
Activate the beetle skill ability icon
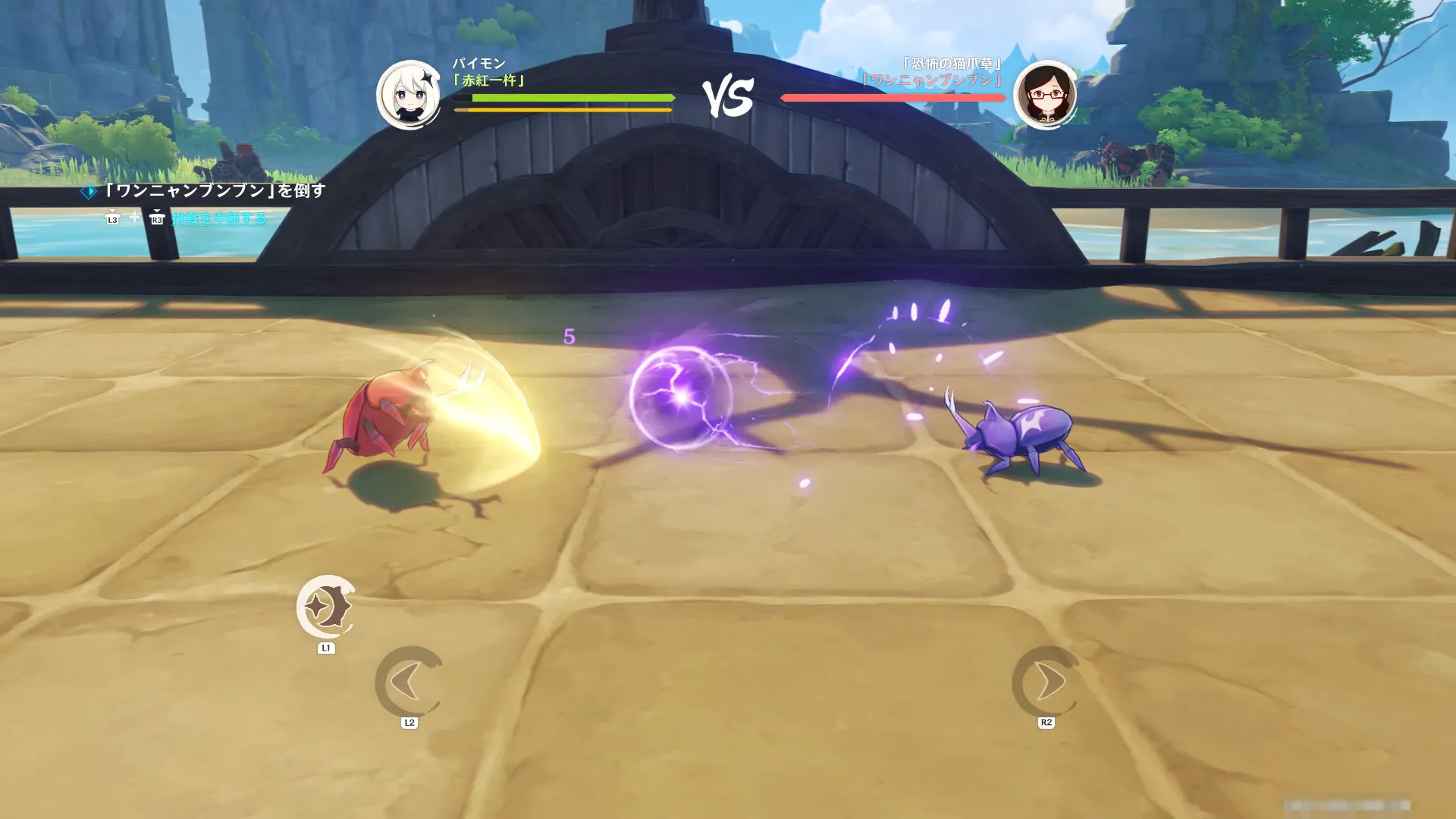[x=326, y=607]
